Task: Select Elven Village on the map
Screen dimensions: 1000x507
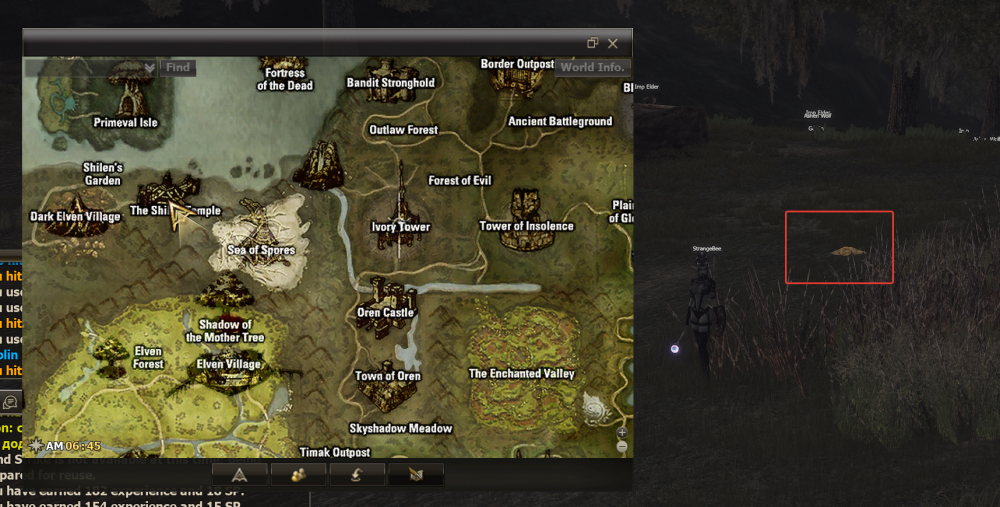Action: [x=229, y=364]
